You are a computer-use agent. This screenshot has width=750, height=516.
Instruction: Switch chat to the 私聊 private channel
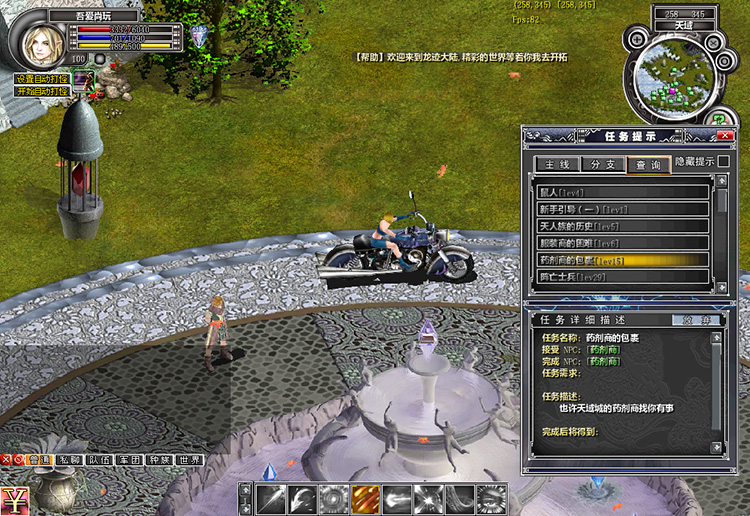(x=68, y=461)
